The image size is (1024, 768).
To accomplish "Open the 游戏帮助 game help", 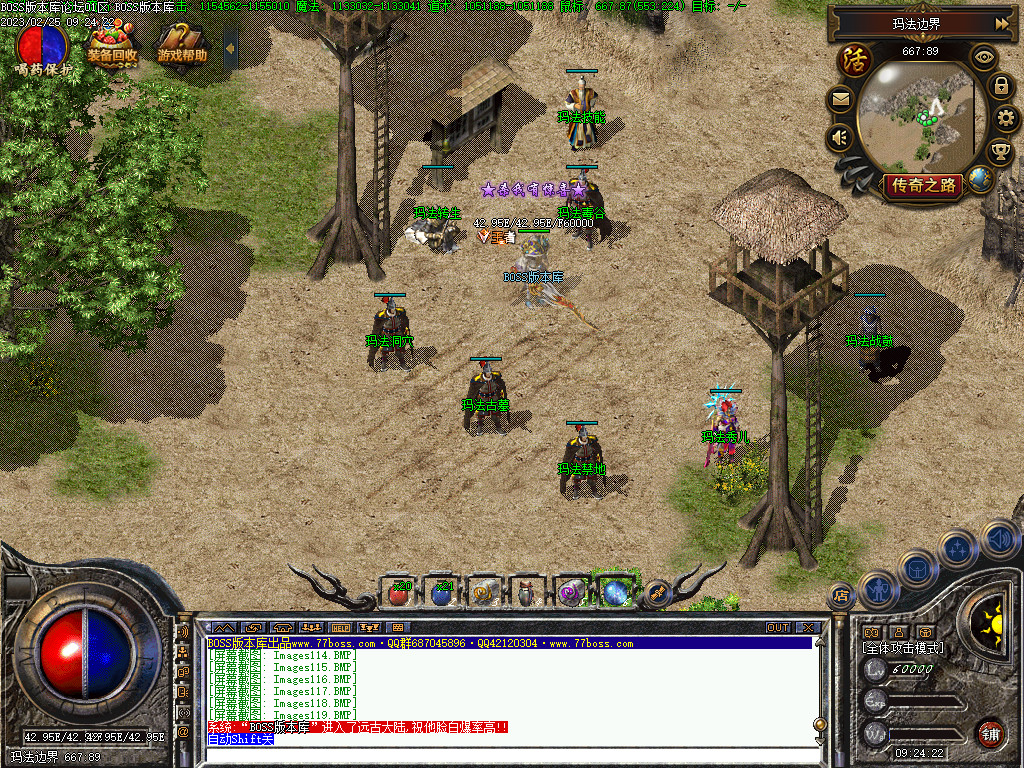I will click(x=181, y=46).
